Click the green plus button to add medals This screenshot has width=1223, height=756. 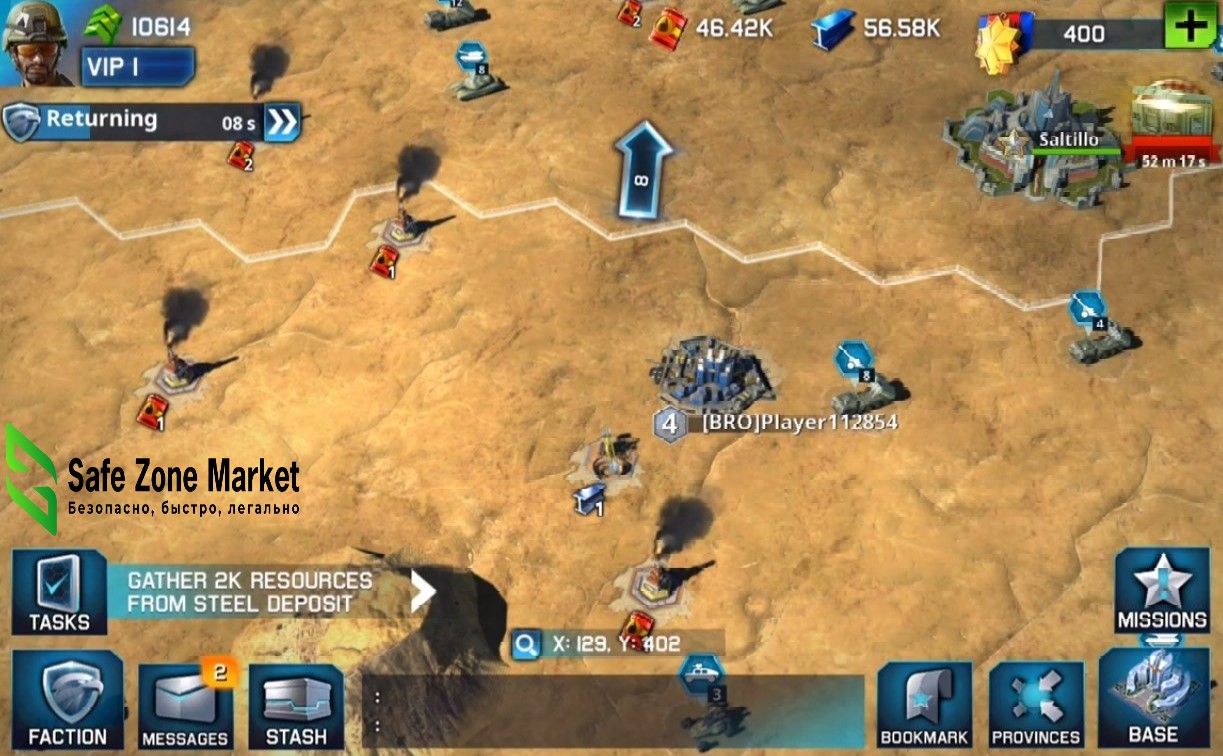point(1190,27)
